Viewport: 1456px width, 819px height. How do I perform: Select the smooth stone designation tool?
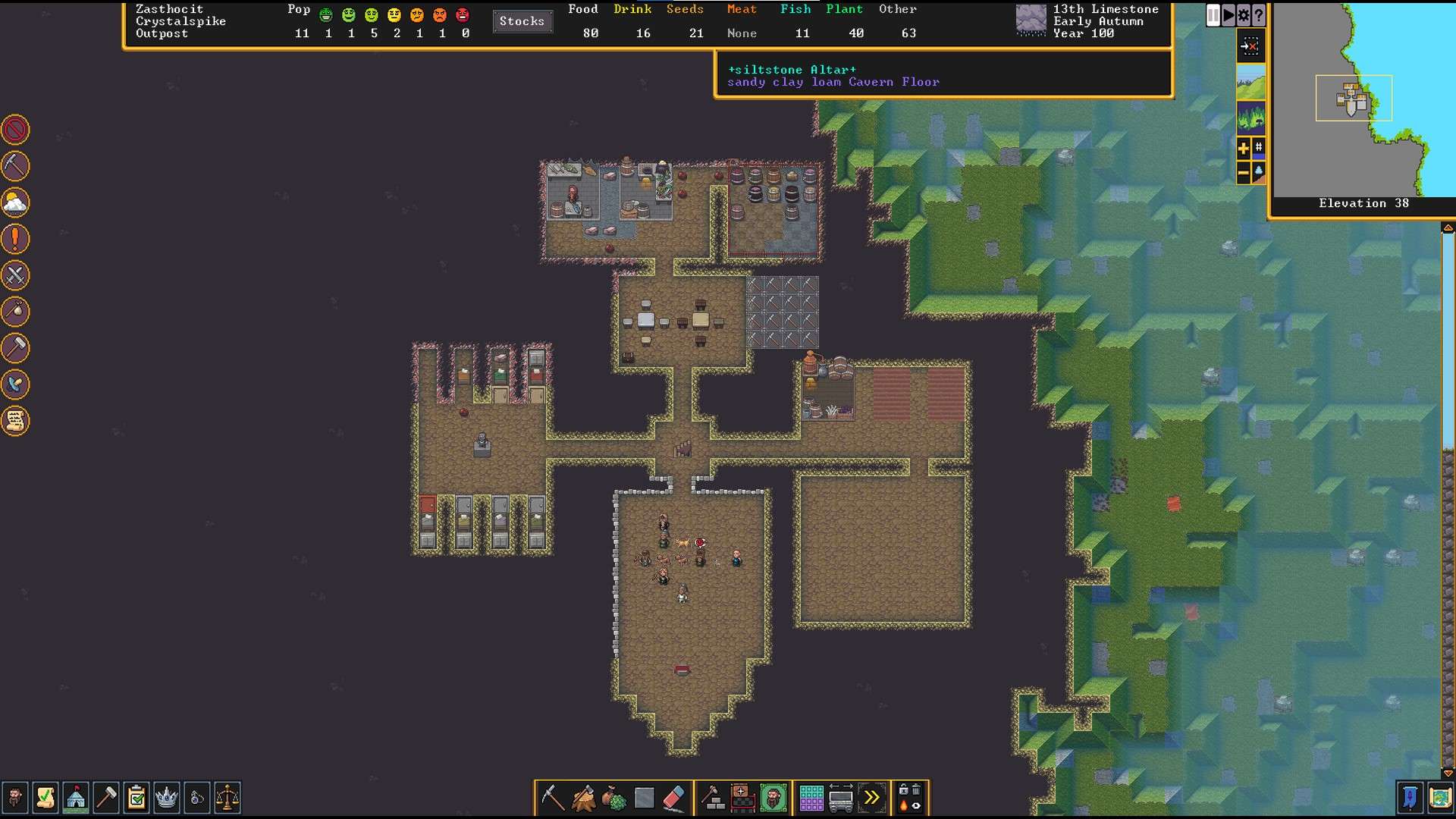645,797
